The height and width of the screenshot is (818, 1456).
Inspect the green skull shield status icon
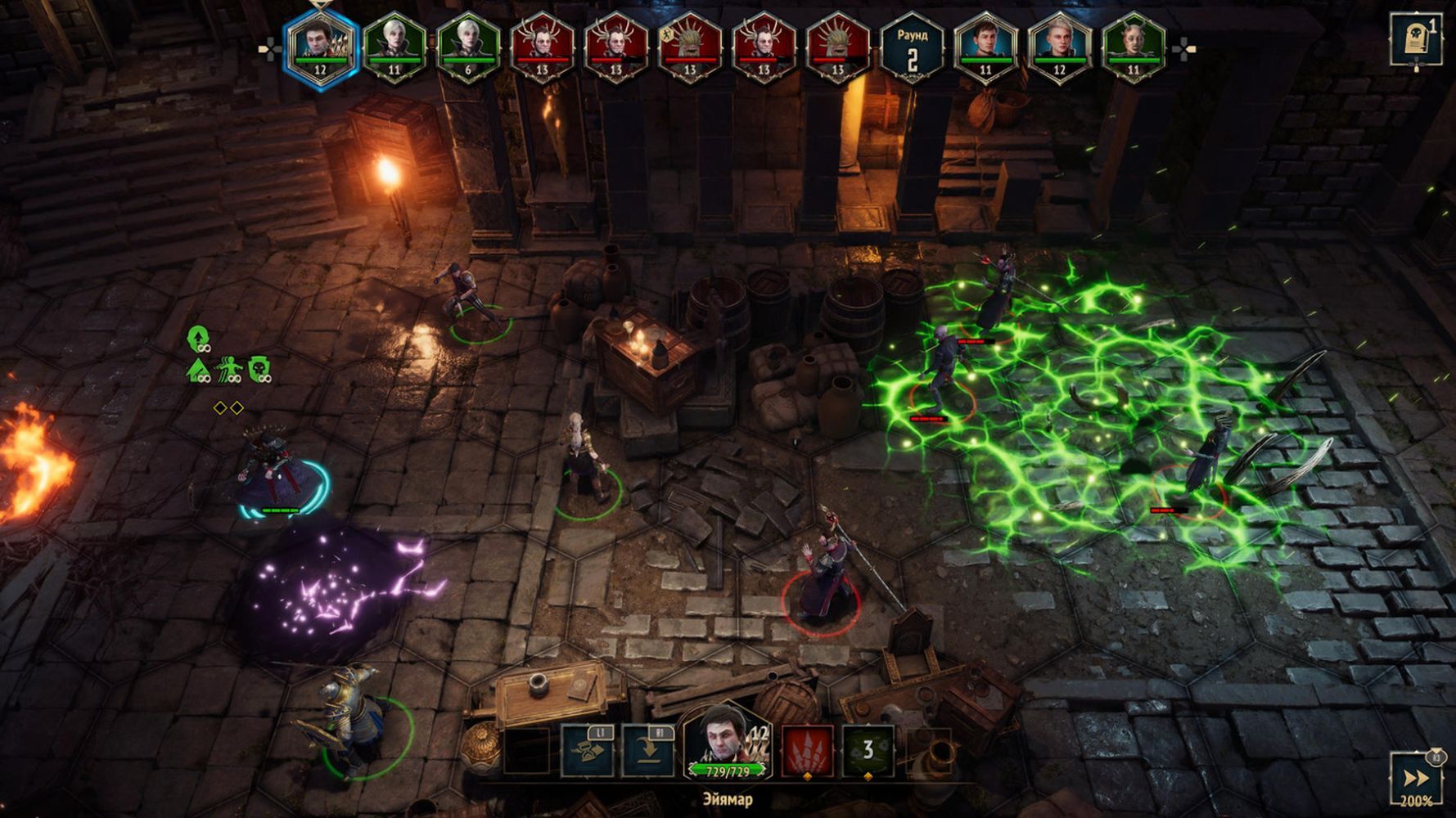point(259,370)
